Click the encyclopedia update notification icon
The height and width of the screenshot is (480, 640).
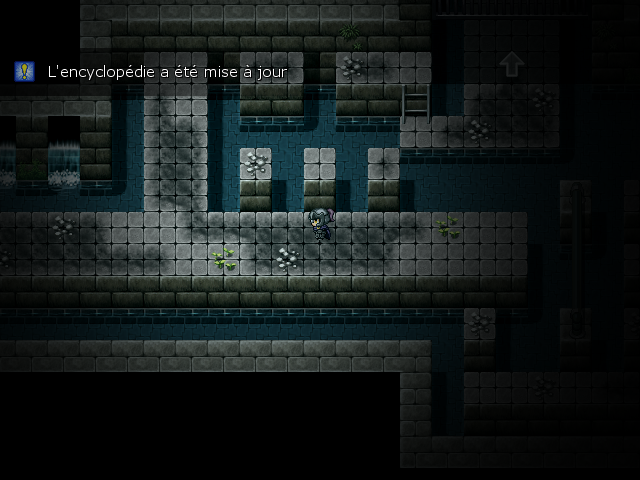[x=24, y=71]
